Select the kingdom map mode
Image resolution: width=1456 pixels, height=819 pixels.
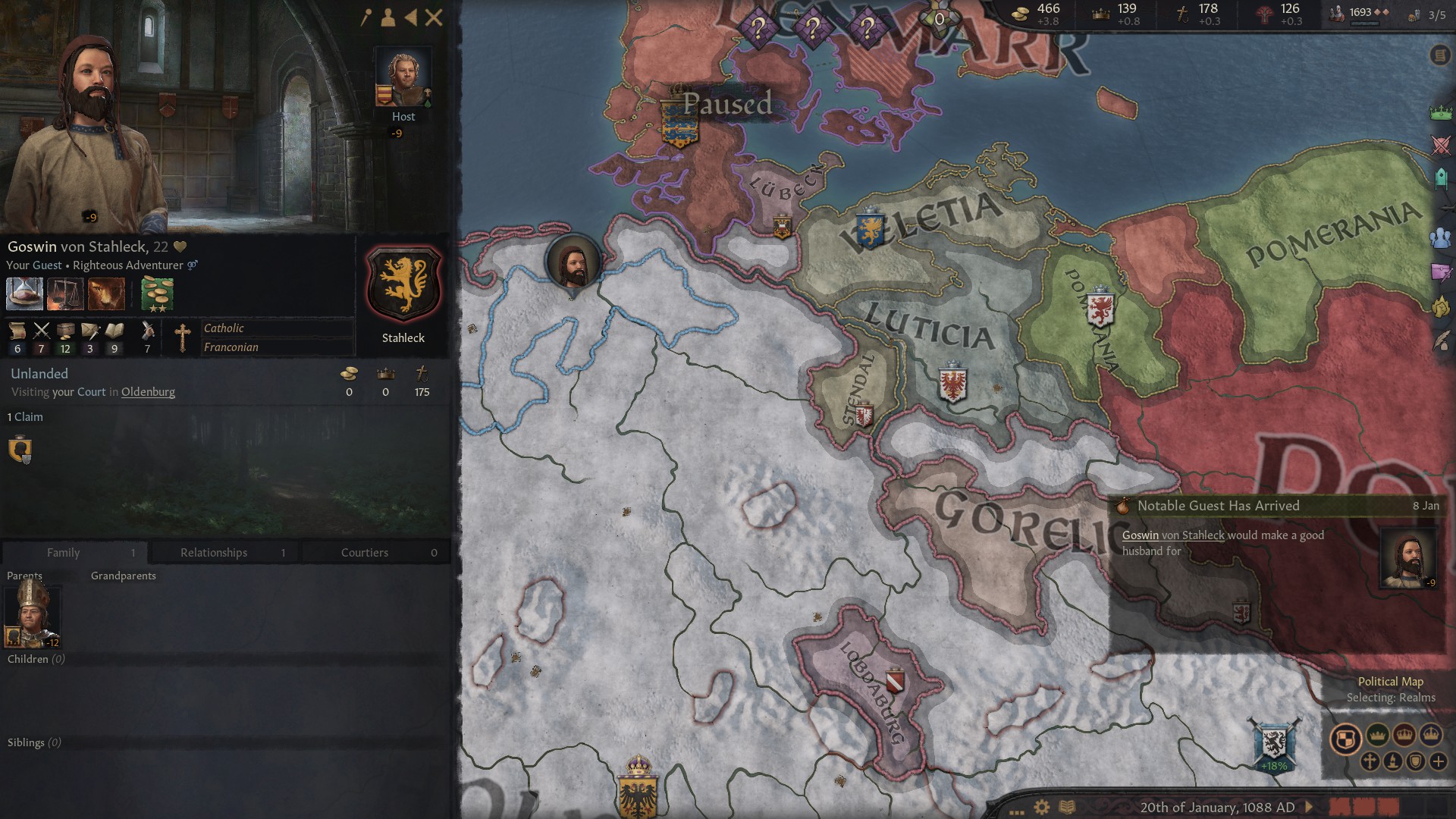pyautogui.click(x=1404, y=736)
